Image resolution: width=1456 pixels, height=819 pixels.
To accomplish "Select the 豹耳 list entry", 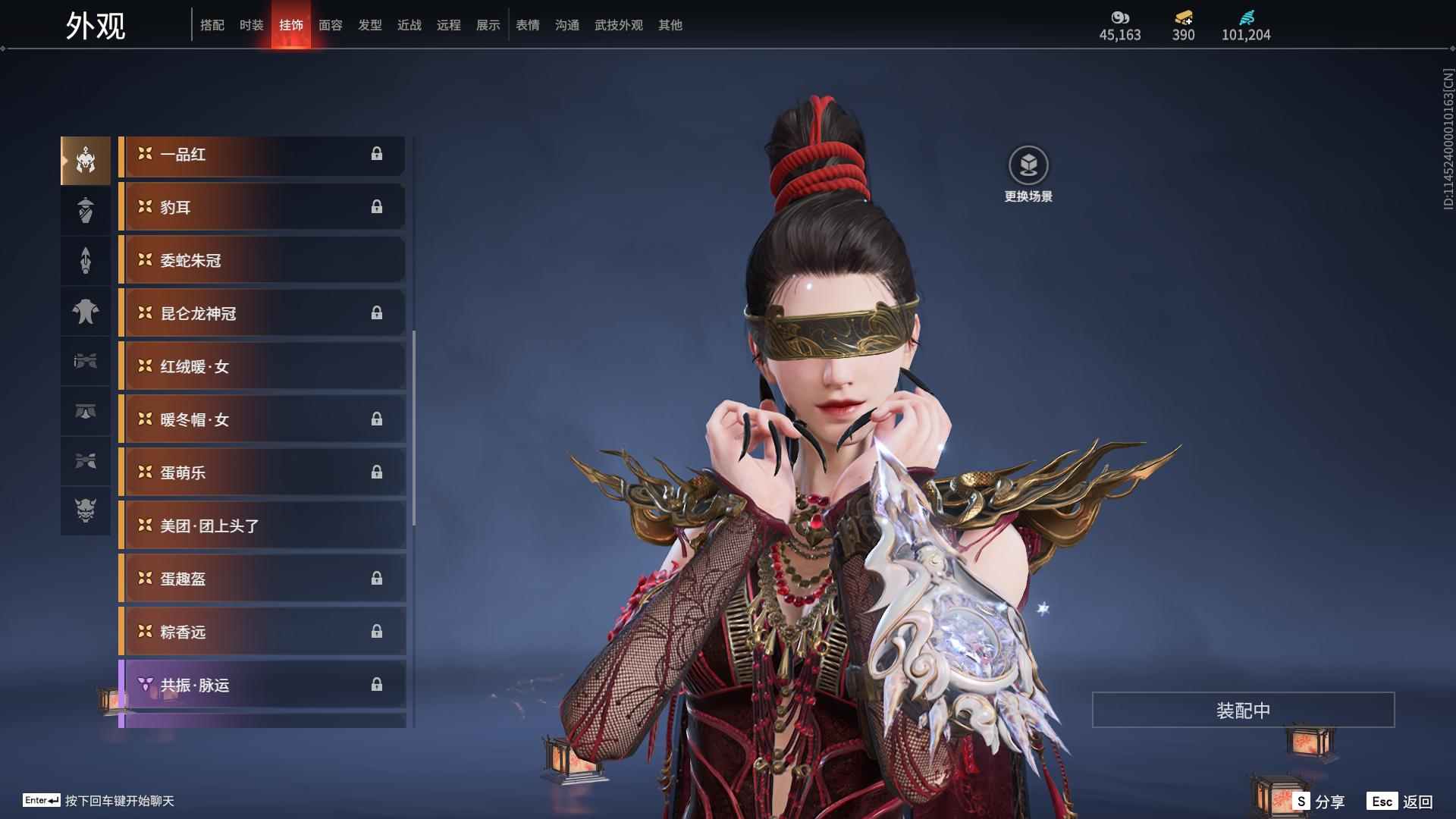I will pos(262,208).
